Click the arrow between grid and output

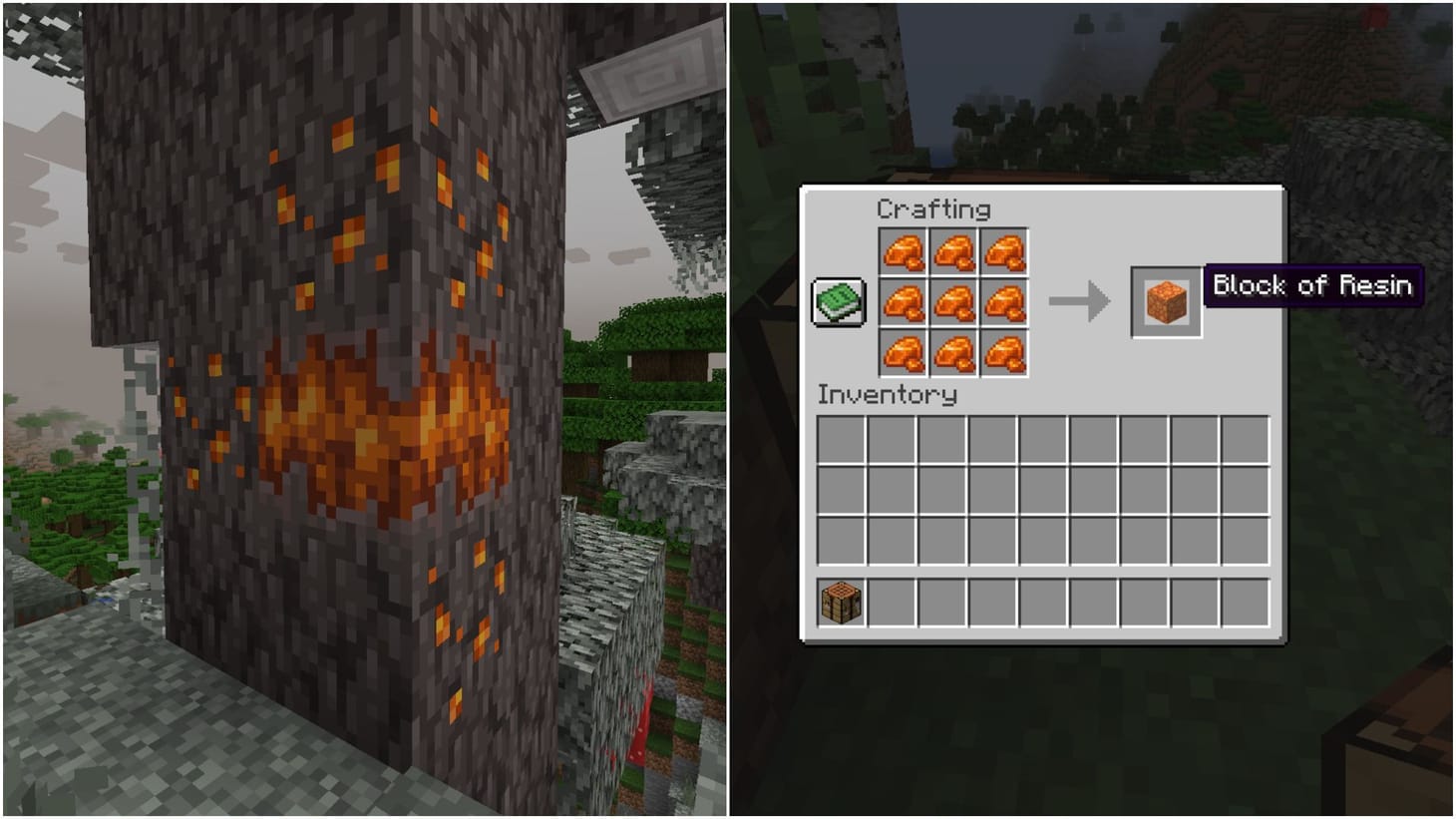pos(1082,299)
